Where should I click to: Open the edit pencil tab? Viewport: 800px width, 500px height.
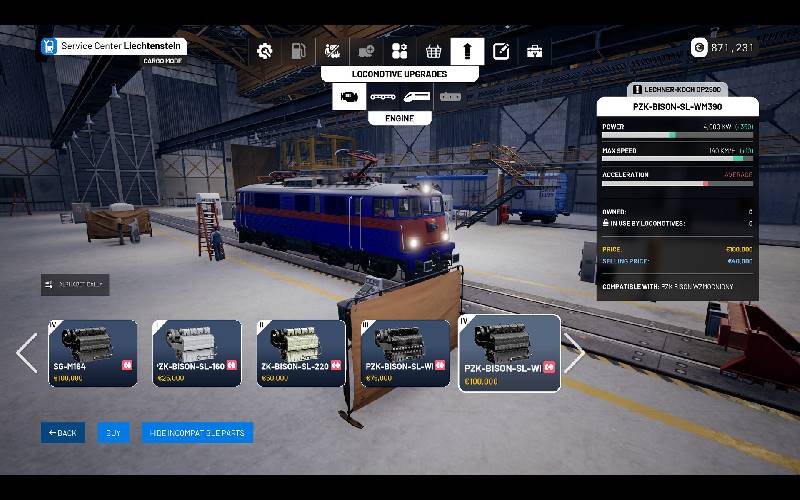(501, 51)
